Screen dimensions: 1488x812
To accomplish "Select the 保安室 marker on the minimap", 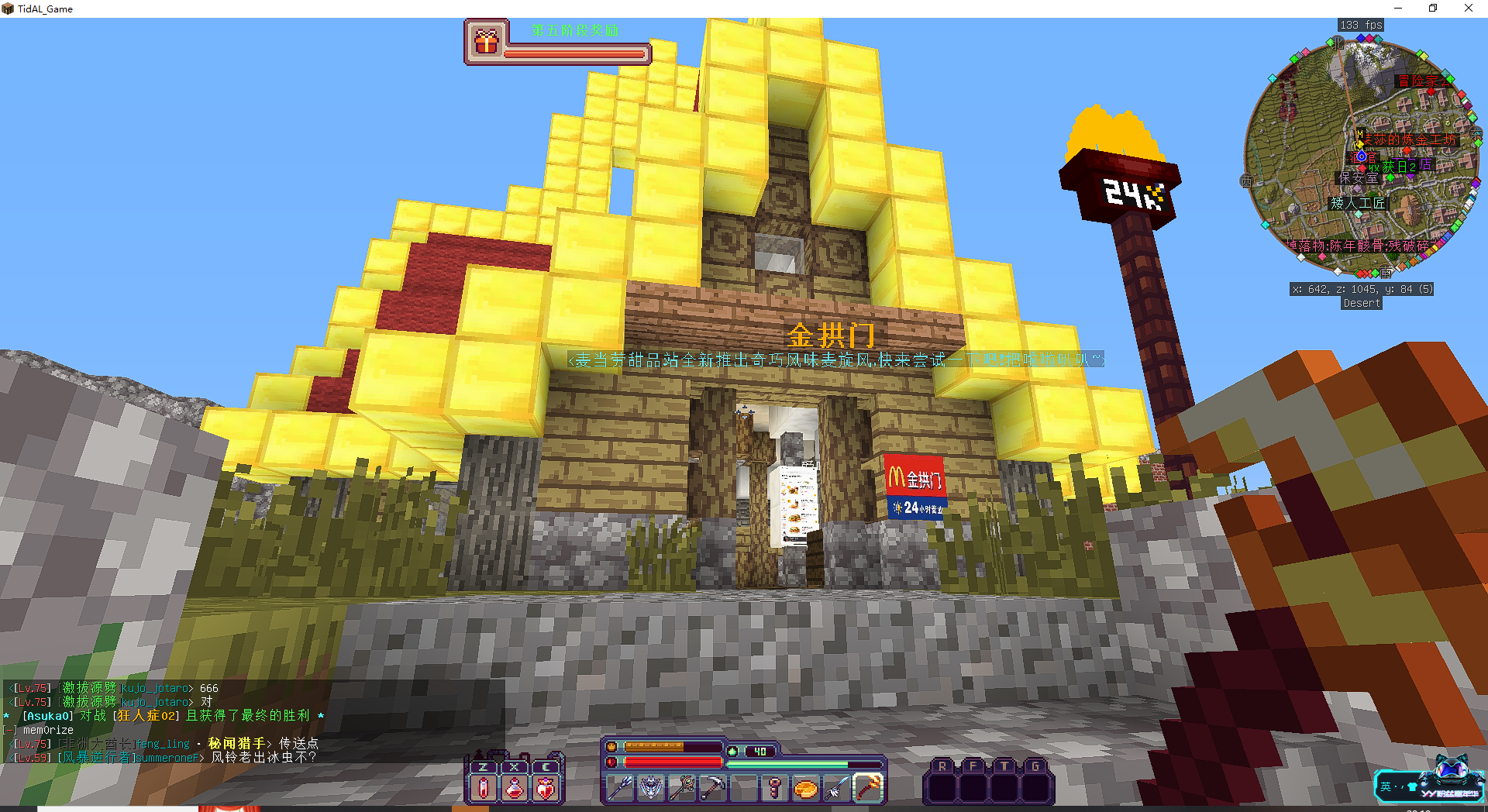I will (x=1359, y=178).
